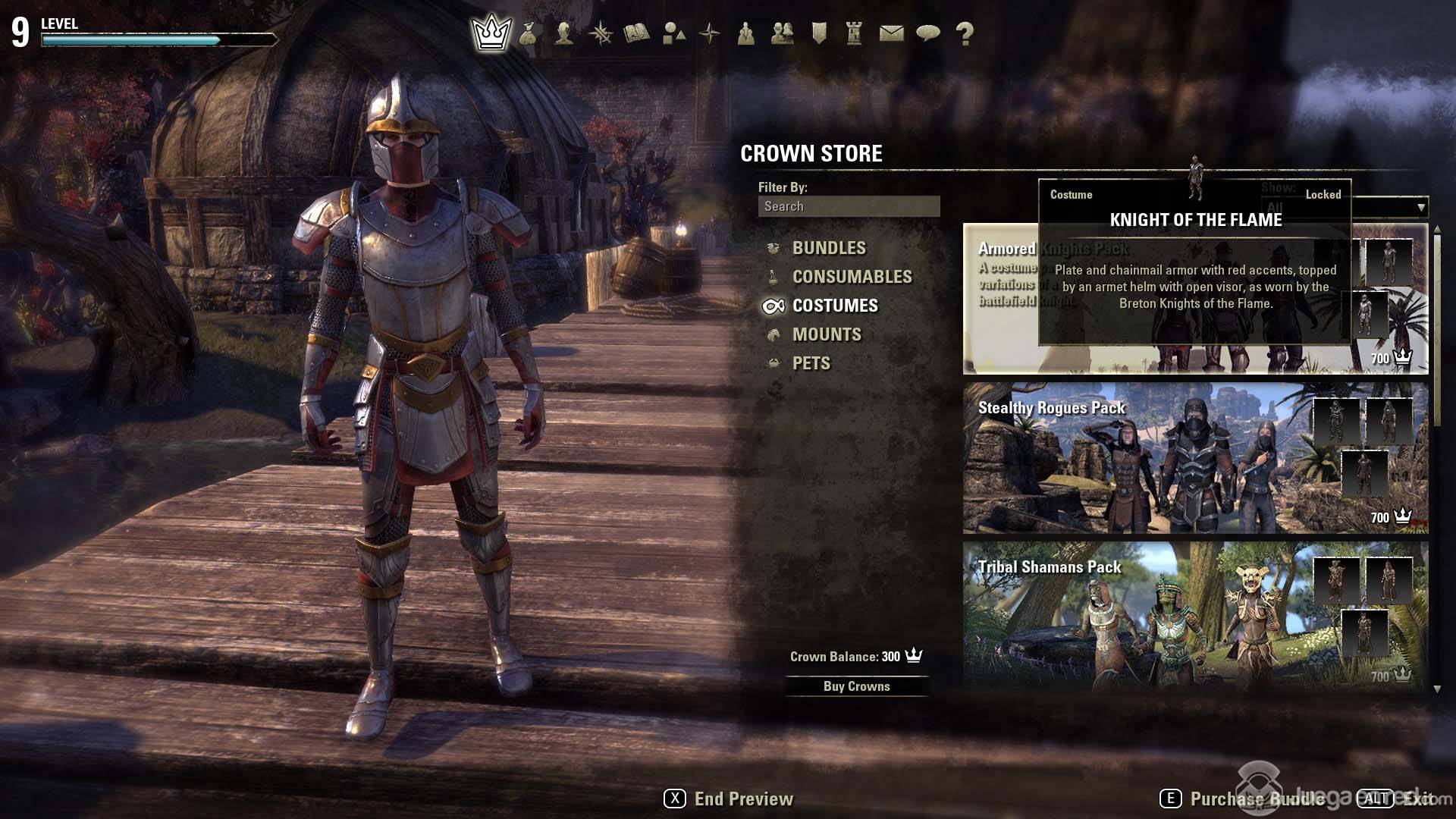
Task: Open the character sheet icon
Action: (x=563, y=33)
